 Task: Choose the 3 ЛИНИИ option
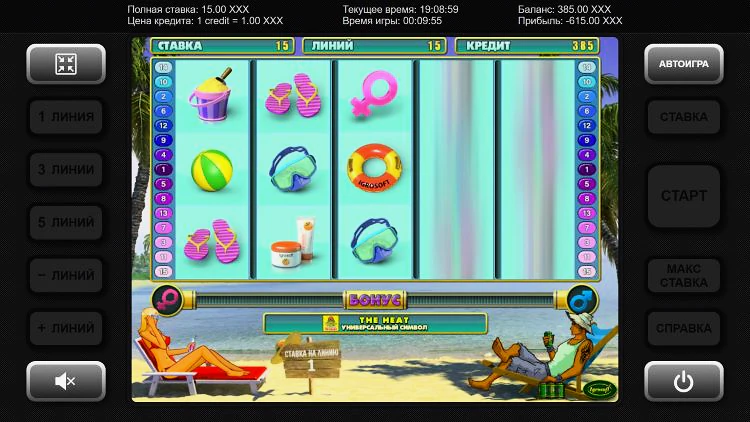[66, 170]
